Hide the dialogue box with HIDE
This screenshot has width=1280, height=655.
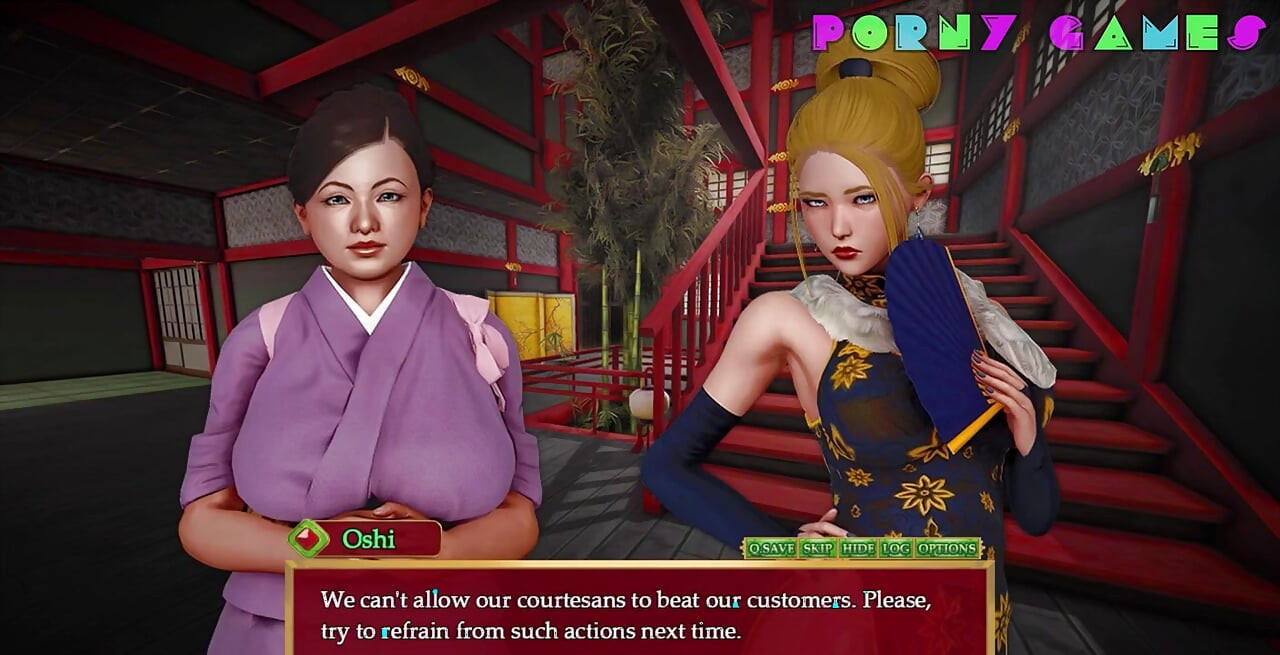858,549
